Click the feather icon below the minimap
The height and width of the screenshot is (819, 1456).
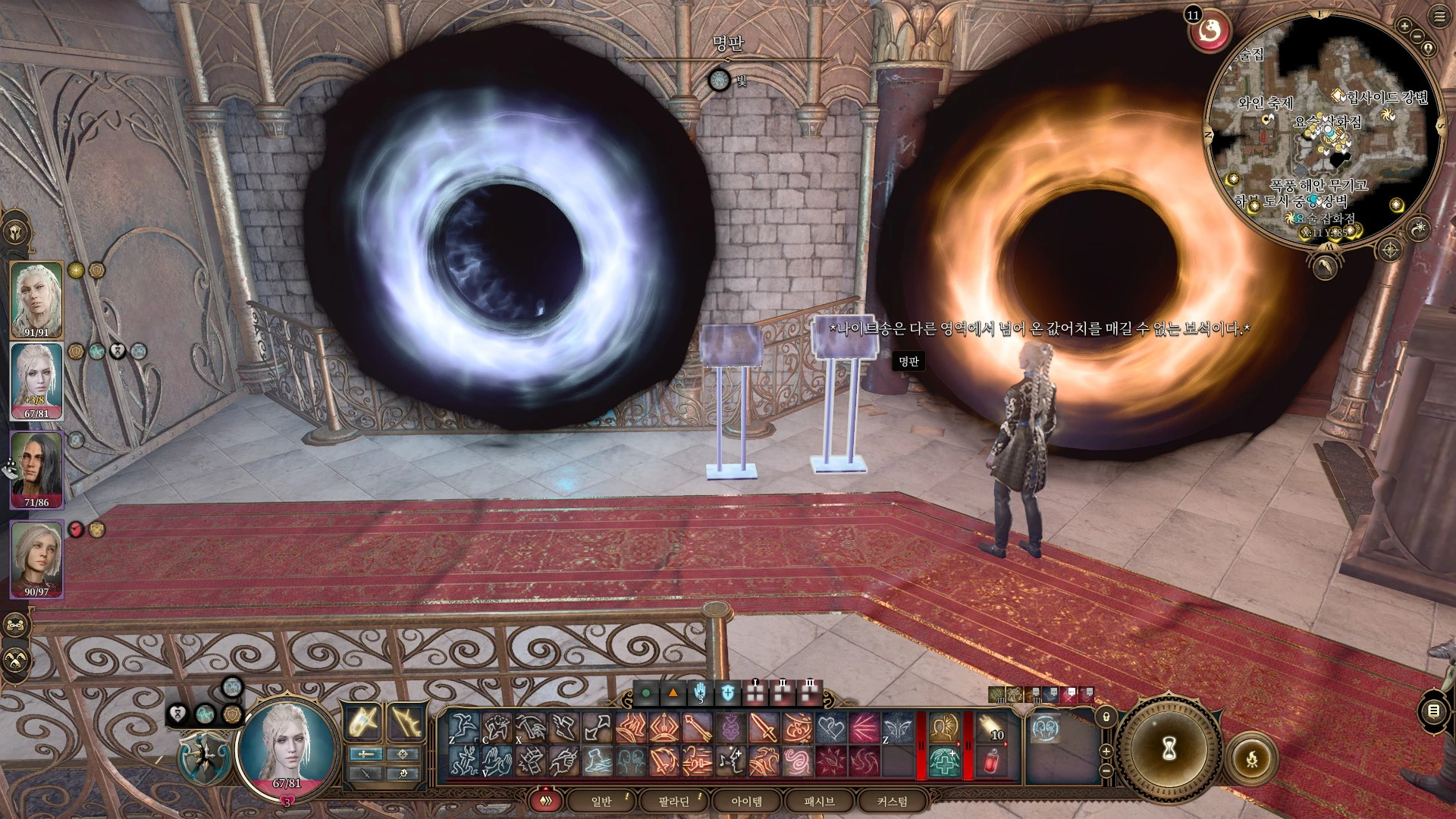pos(1324,266)
